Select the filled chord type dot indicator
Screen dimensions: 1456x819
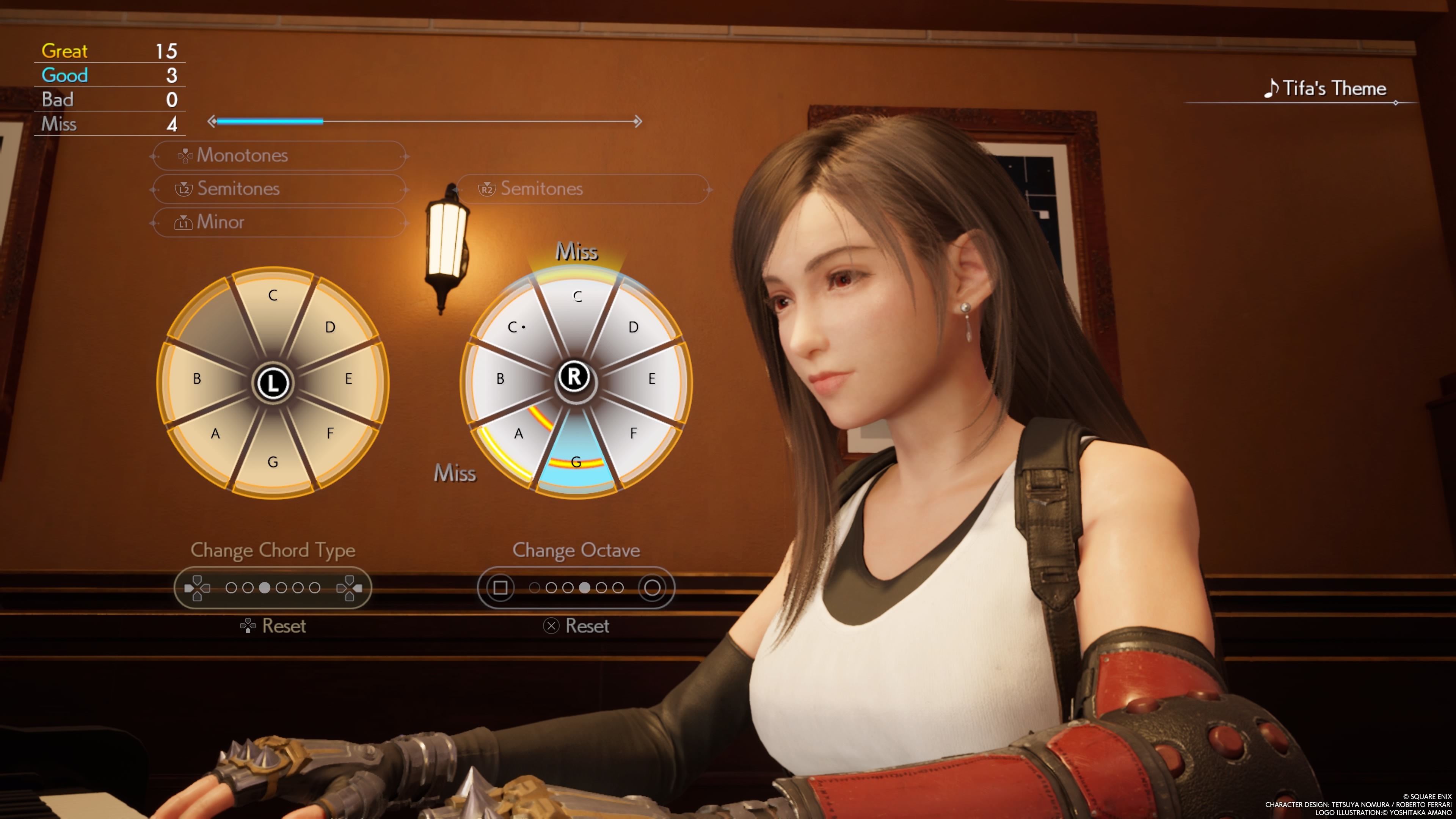(x=265, y=588)
